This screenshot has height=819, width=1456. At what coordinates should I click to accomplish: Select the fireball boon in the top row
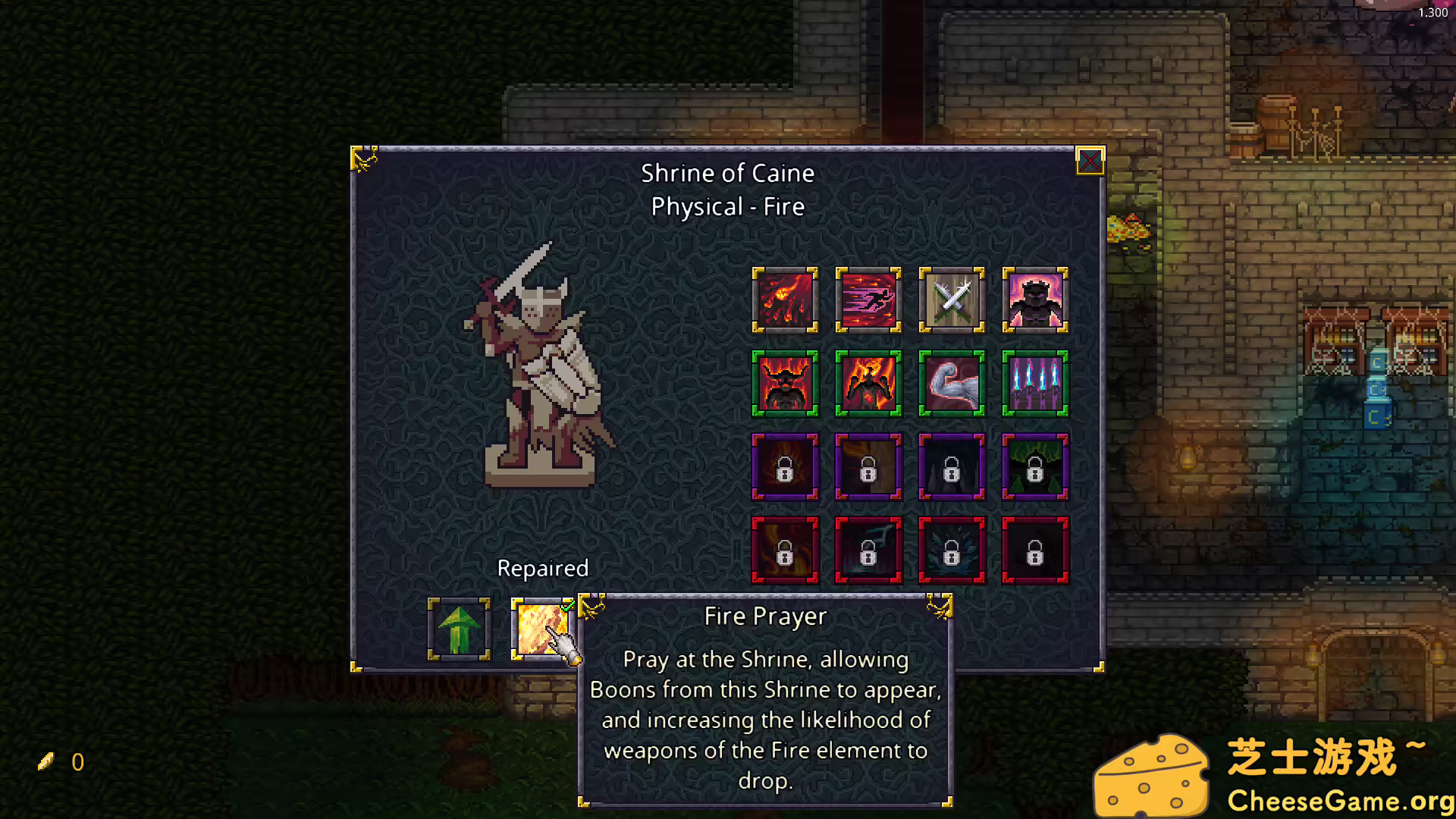[x=785, y=300]
